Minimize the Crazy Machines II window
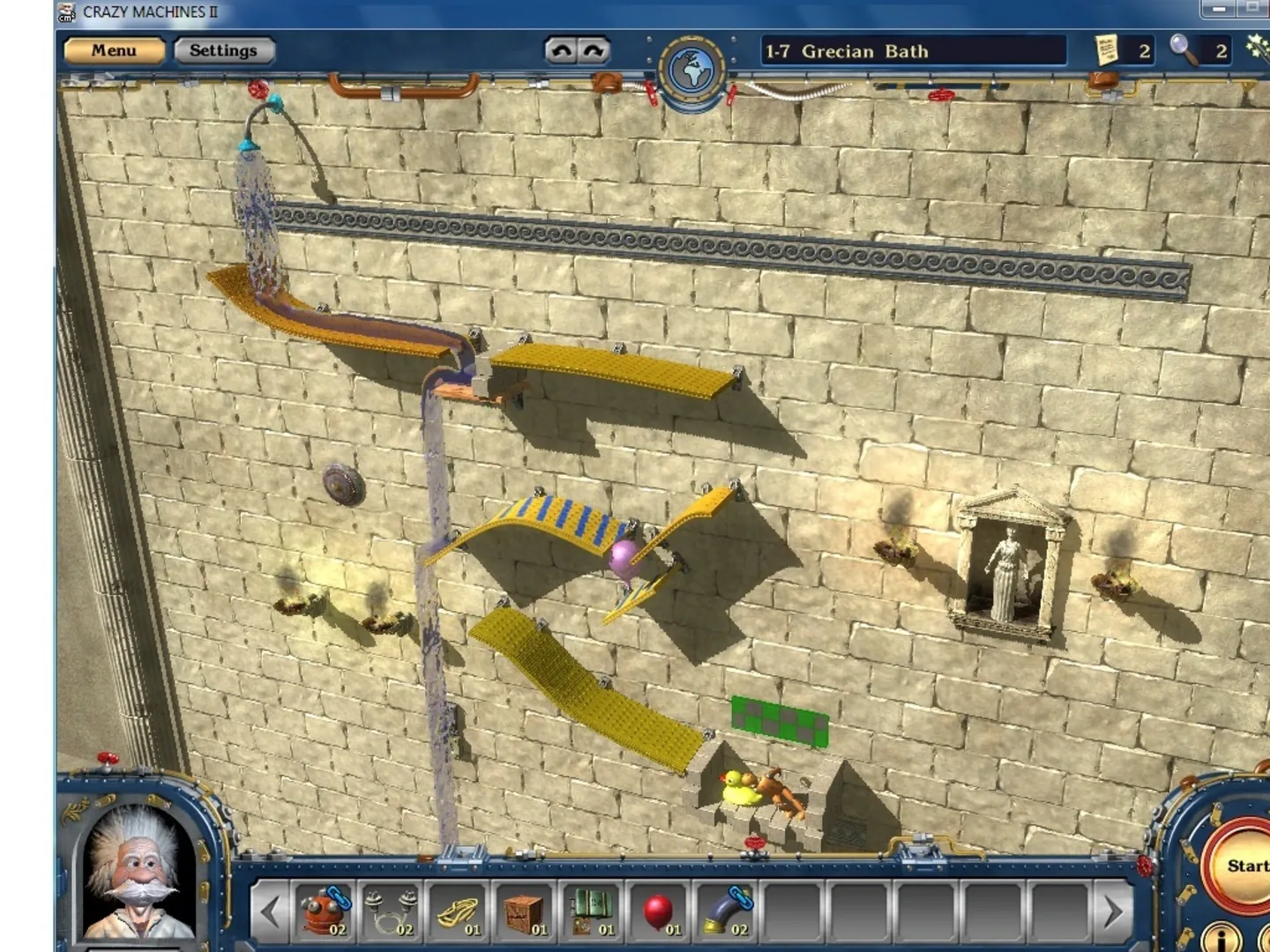 1219,9
